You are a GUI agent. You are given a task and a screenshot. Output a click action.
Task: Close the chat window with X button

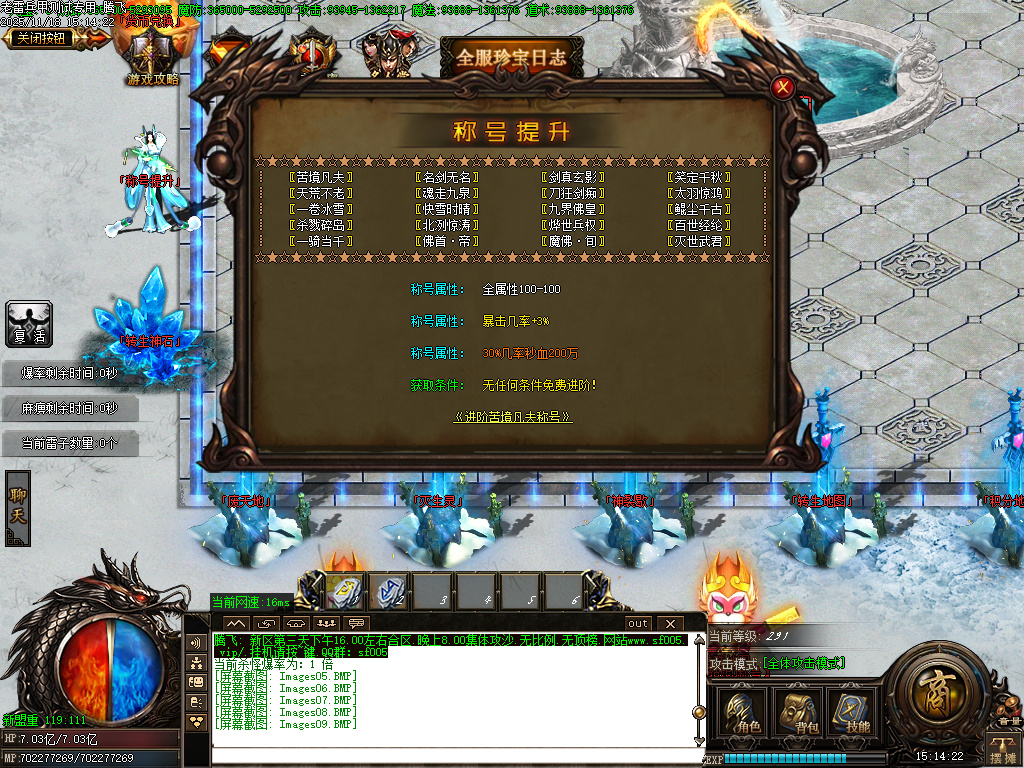(x=669, y=624)
